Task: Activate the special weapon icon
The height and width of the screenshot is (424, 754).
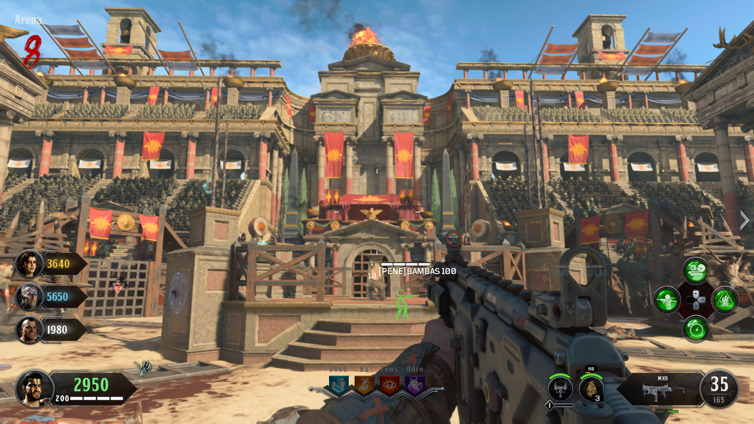Action: 561,388
